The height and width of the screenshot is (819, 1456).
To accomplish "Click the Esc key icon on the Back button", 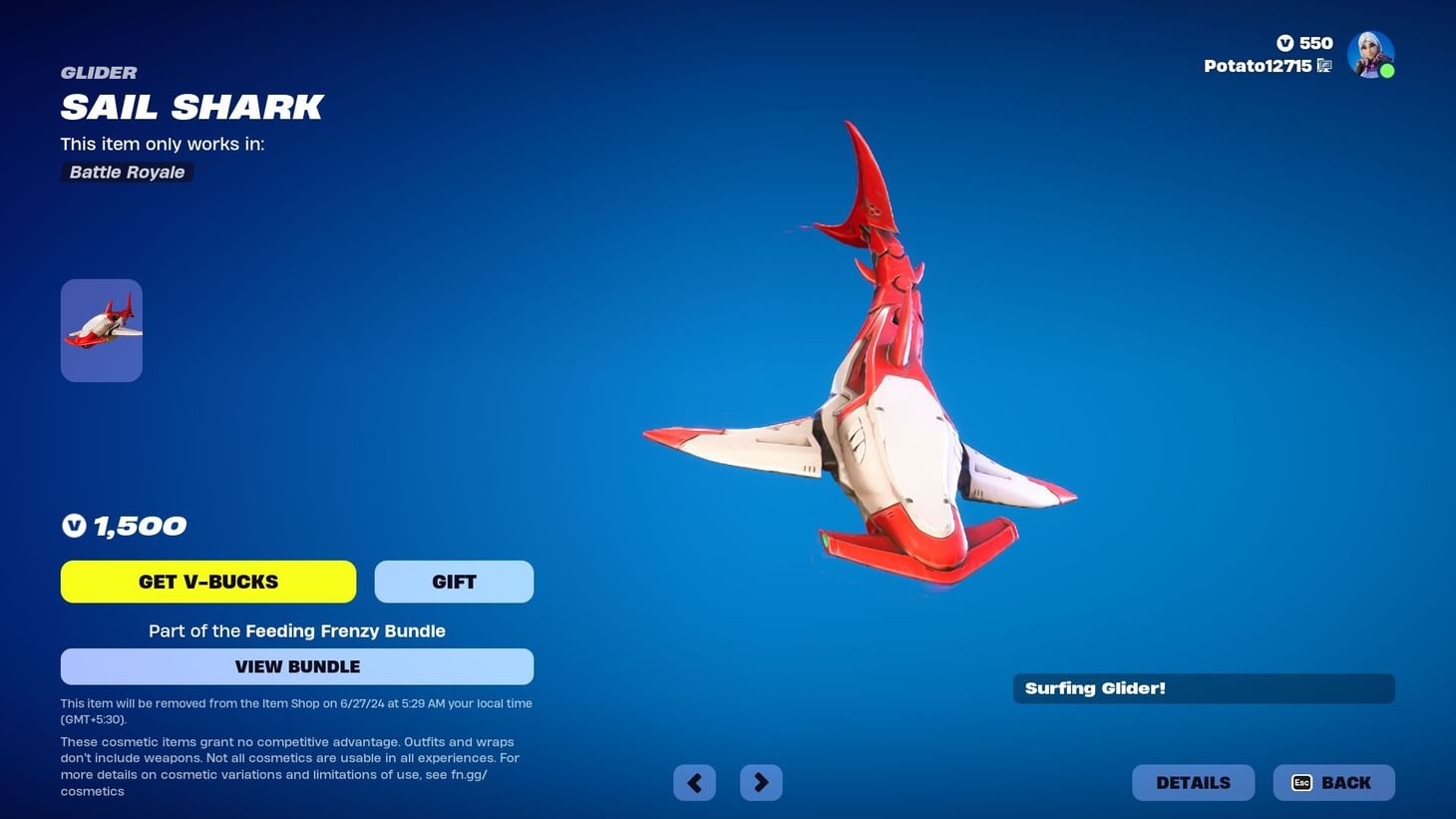I will click(1301, 783).
